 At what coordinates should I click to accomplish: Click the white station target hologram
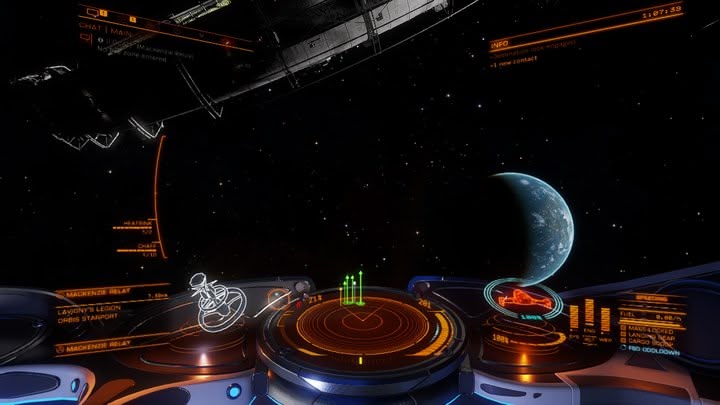pos(217,302)
